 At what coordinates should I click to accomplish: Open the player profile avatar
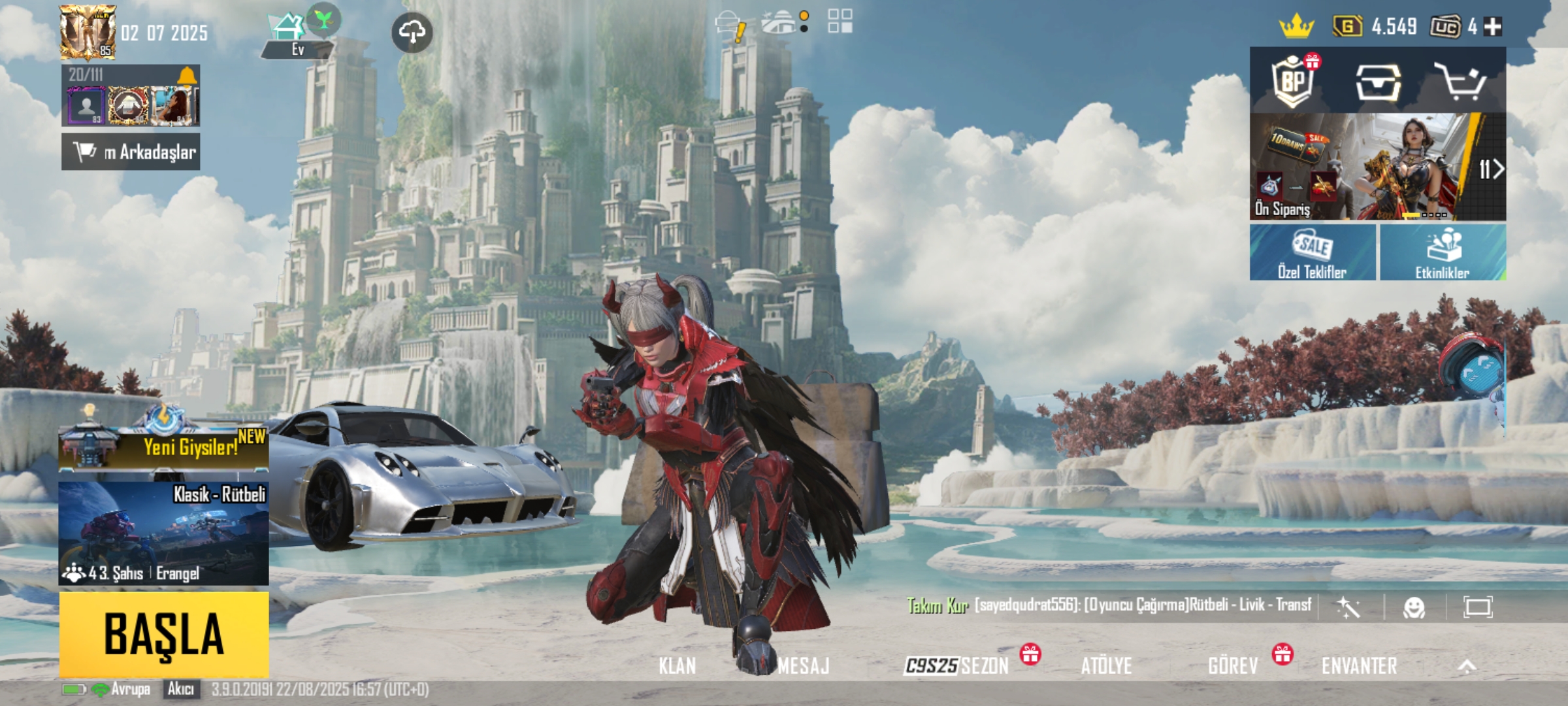pyautogui.click(x=88, y=32)
